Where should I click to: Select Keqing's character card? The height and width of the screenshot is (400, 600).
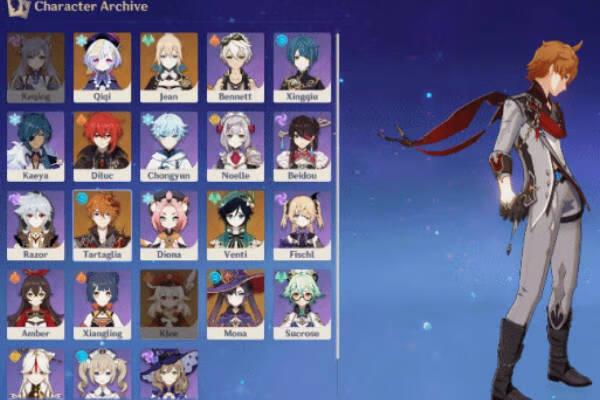coord(36,66)
